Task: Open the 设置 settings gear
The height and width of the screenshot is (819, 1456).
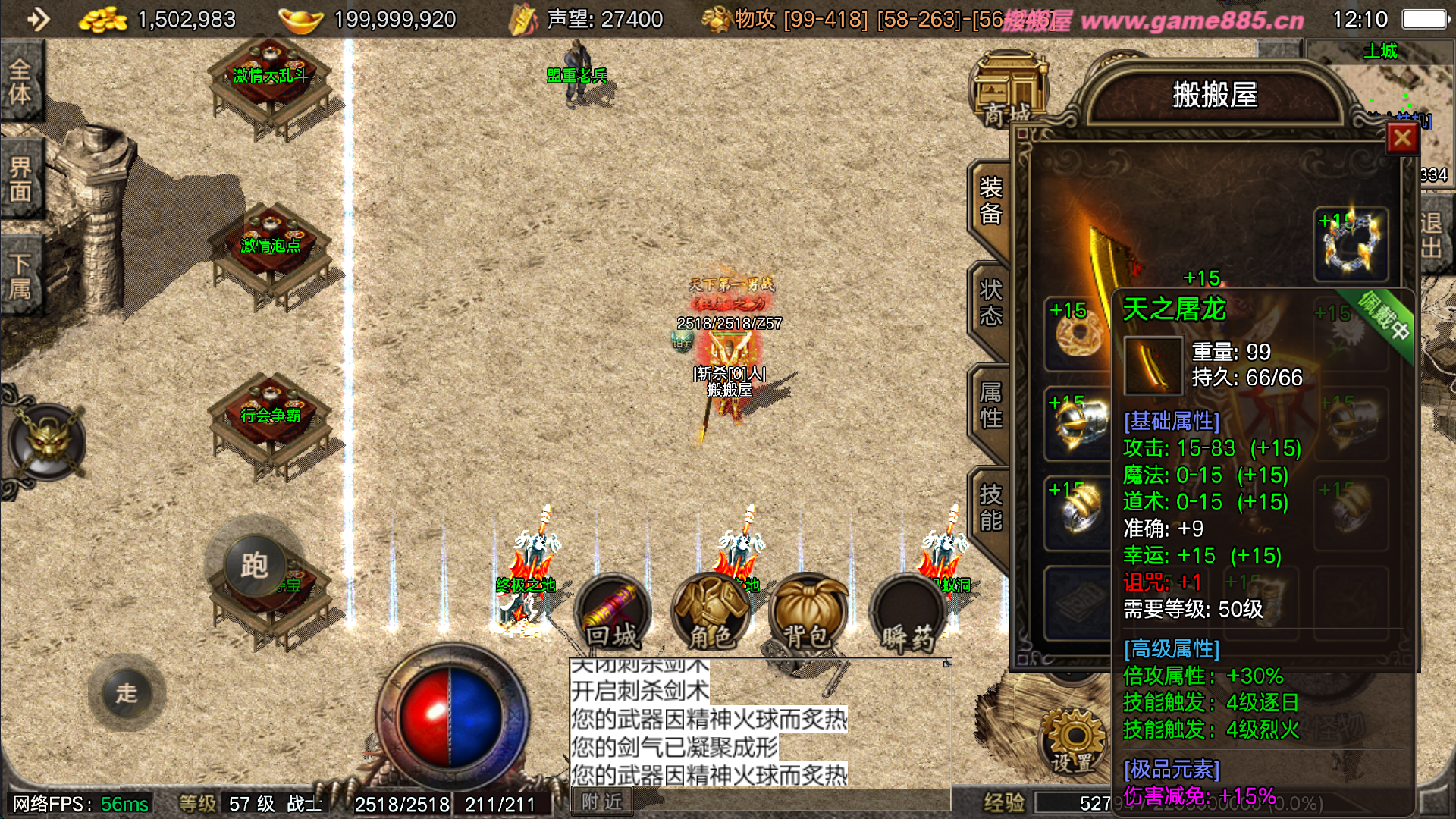Action: coord(1073,741)
